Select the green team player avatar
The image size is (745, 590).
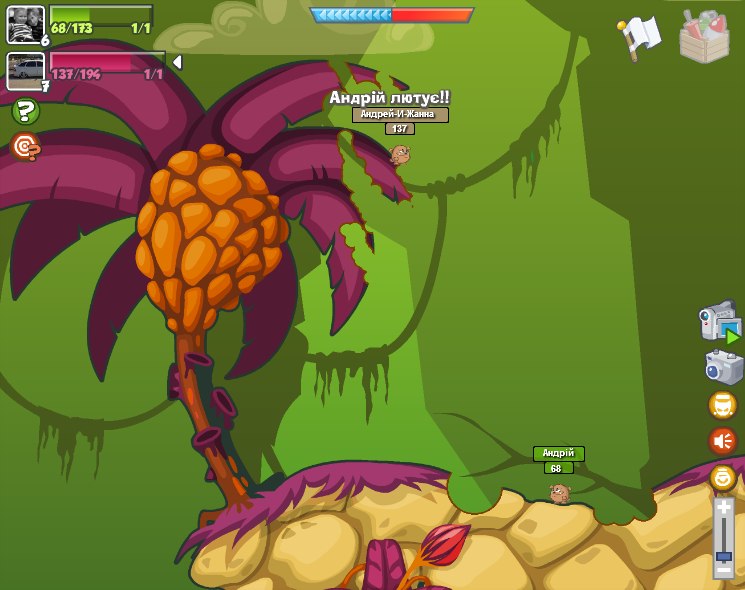[25, 24]
